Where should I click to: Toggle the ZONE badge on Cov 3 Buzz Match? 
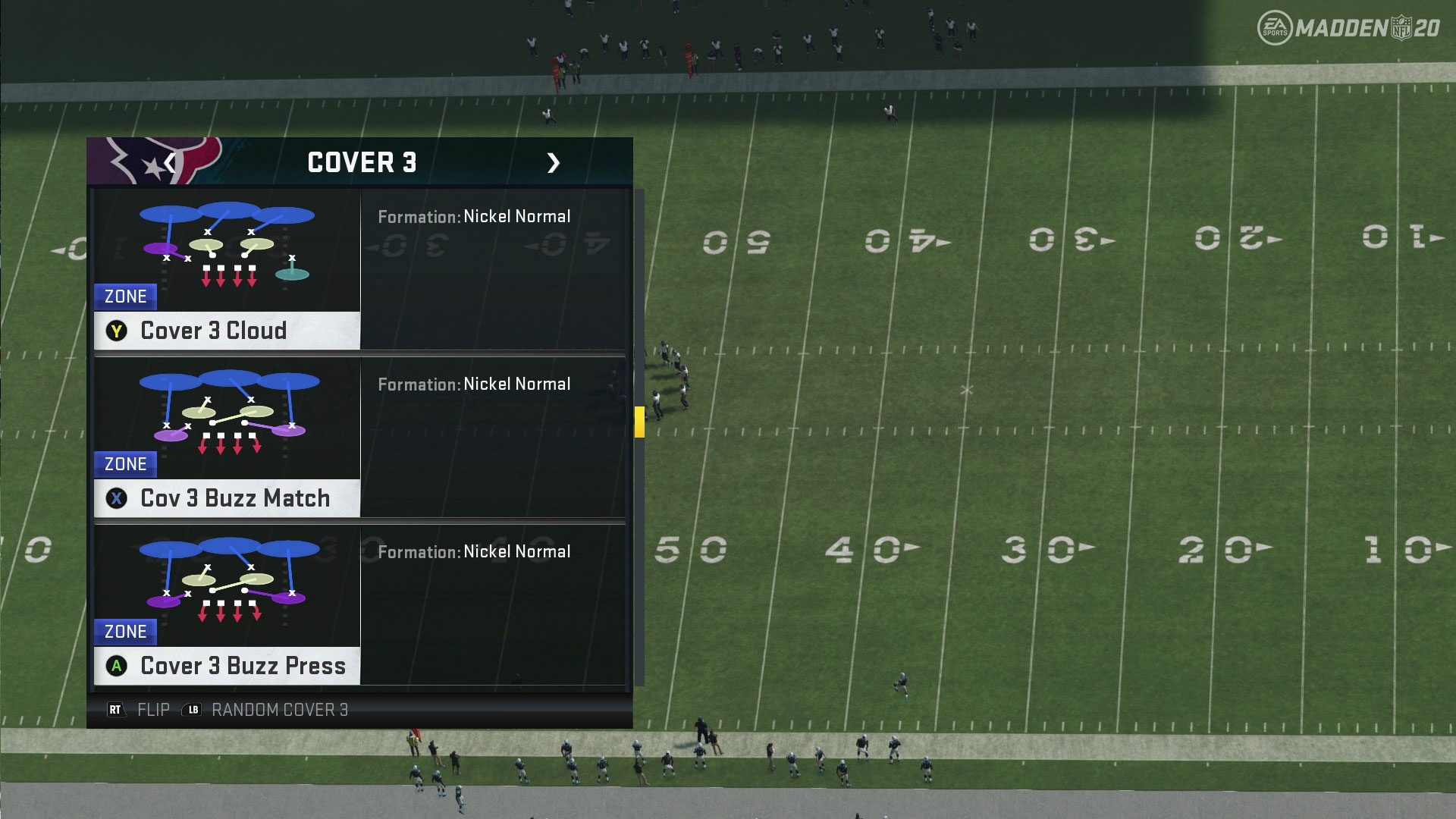(x=125, y=463)
